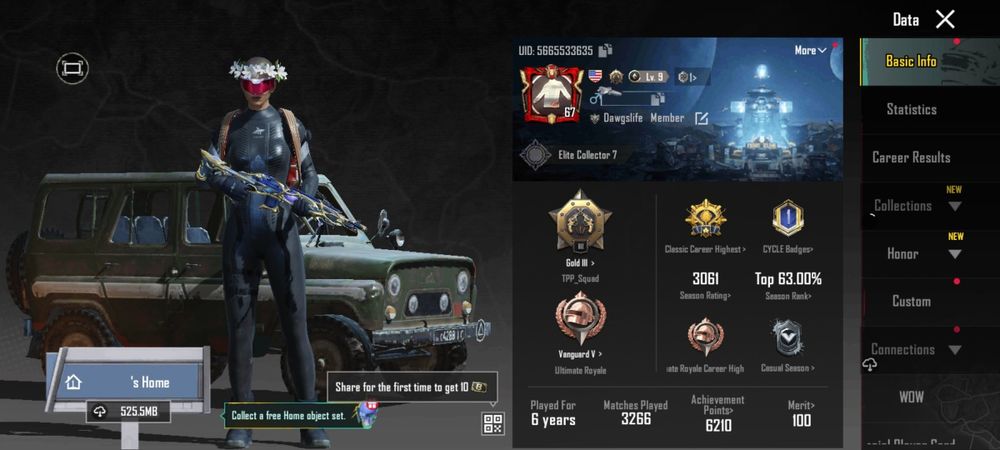This screenshot has height=450, width=1000.
Task: Open the Casual Season badge
Action: pos(788,342)
